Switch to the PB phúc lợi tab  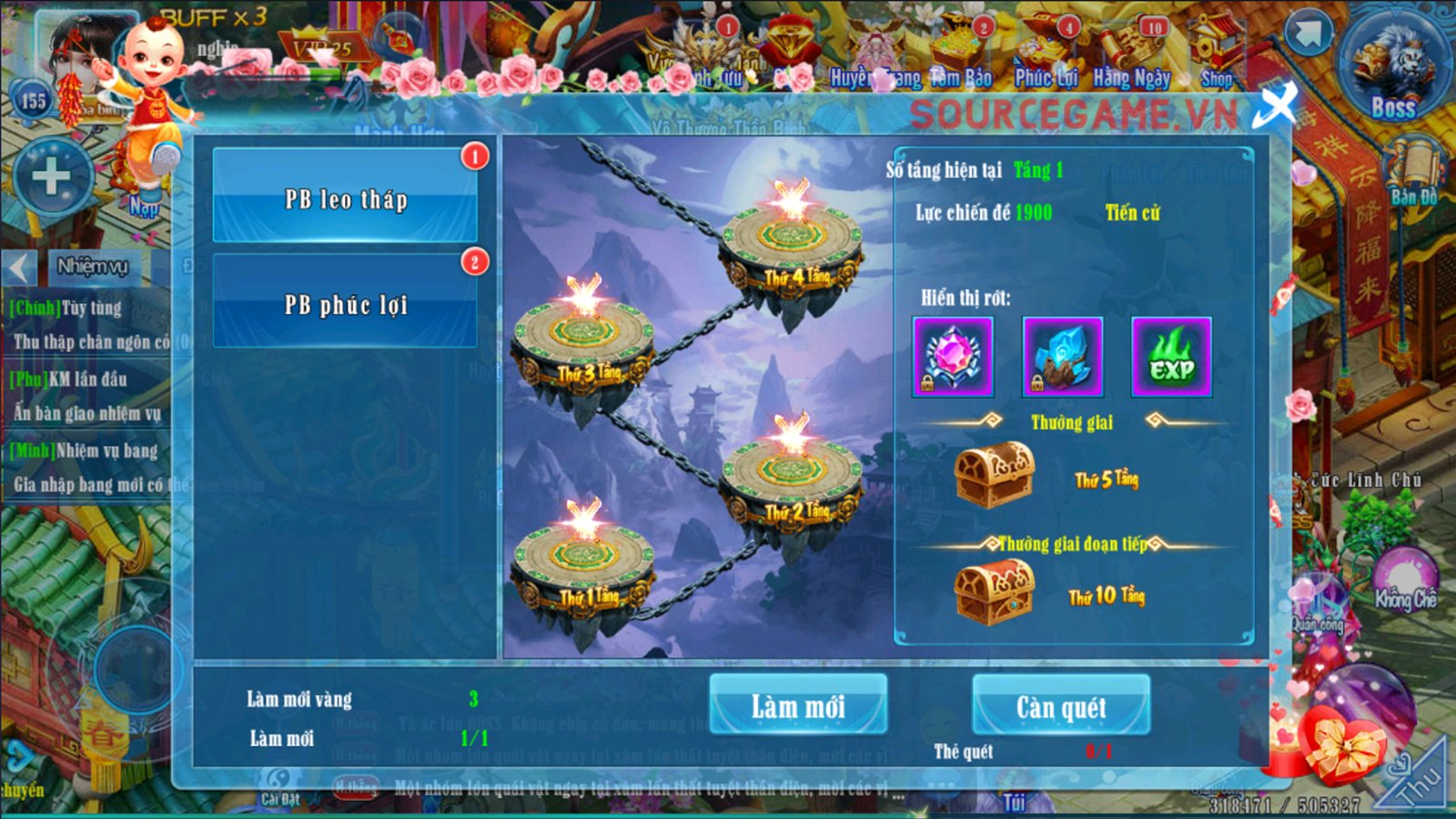point(345,303)
